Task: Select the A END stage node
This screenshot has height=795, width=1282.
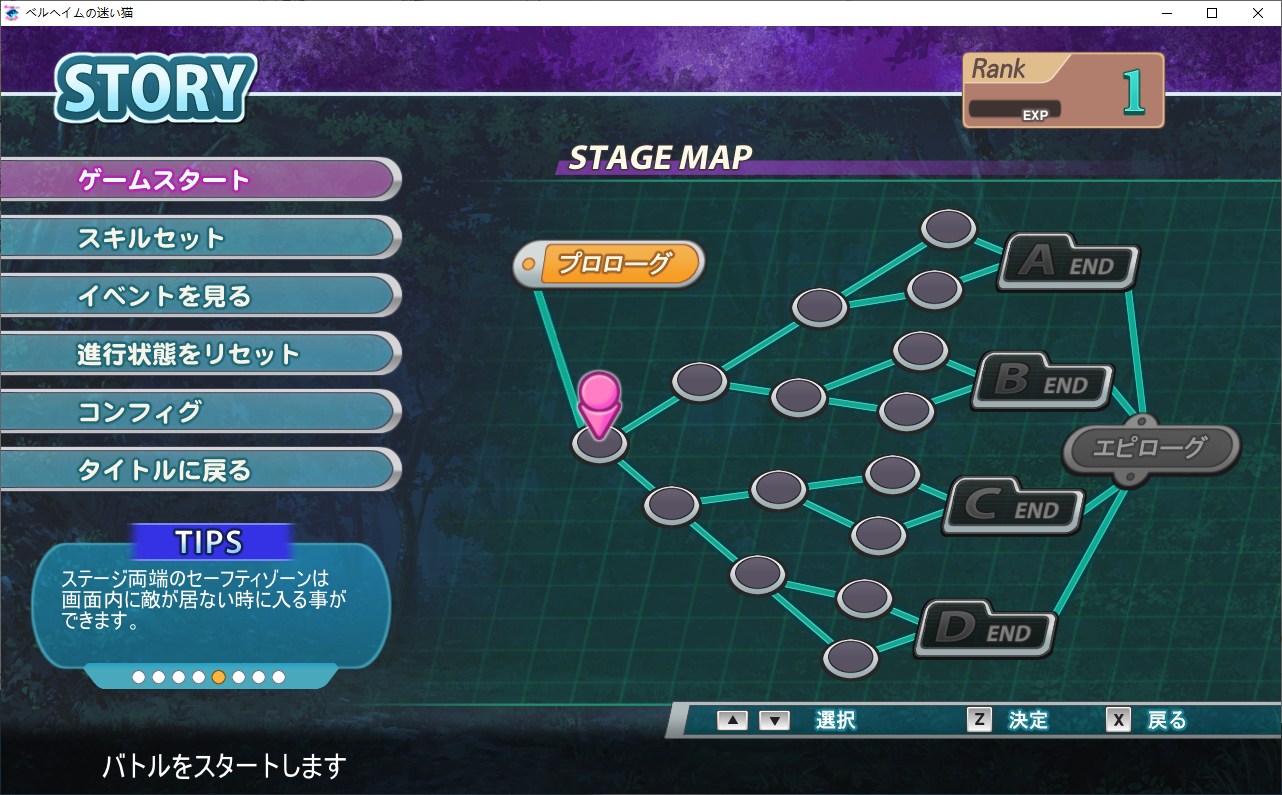Action: click(1068, 263)
